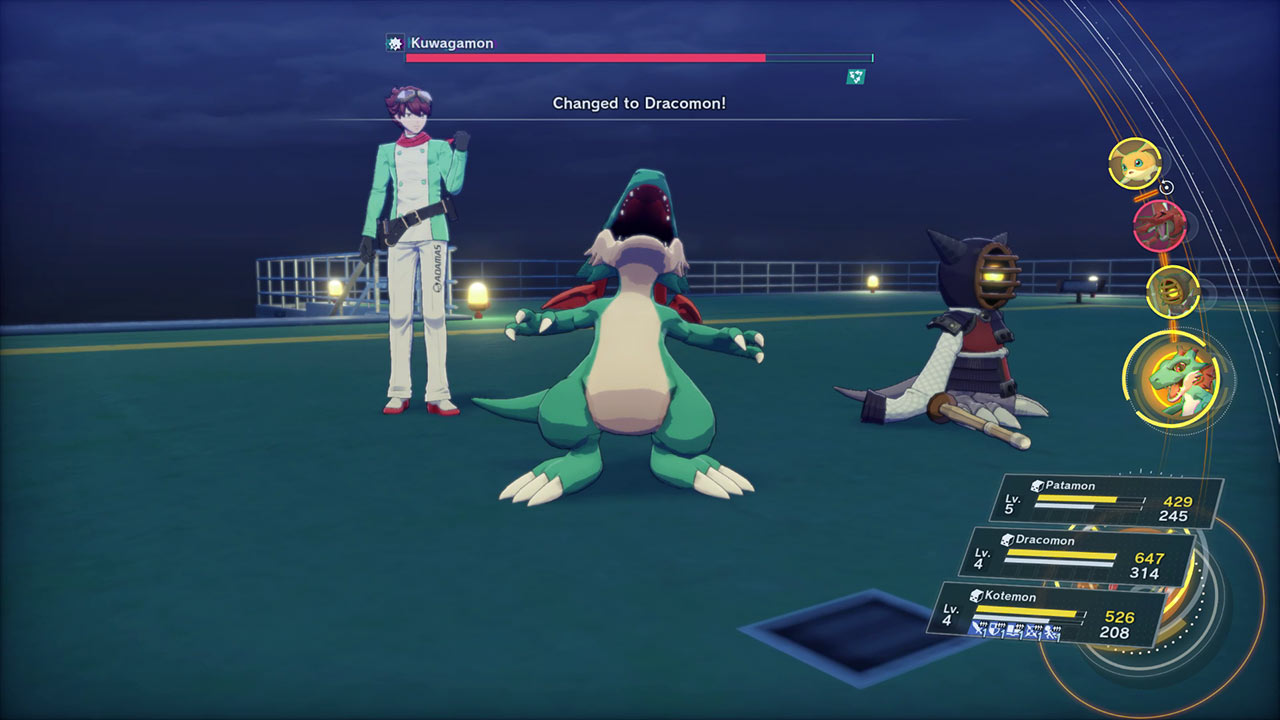This screenshot has width=1280, height=720.
Task: Select Patamon's portrait in the turn order
Action: click(x=1134, y=163)
